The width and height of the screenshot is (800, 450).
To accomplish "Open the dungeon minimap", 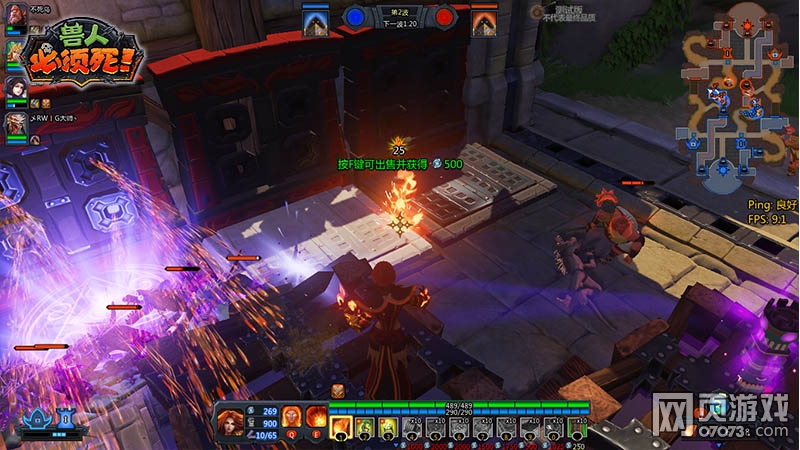I will click(x=740, y=98).
